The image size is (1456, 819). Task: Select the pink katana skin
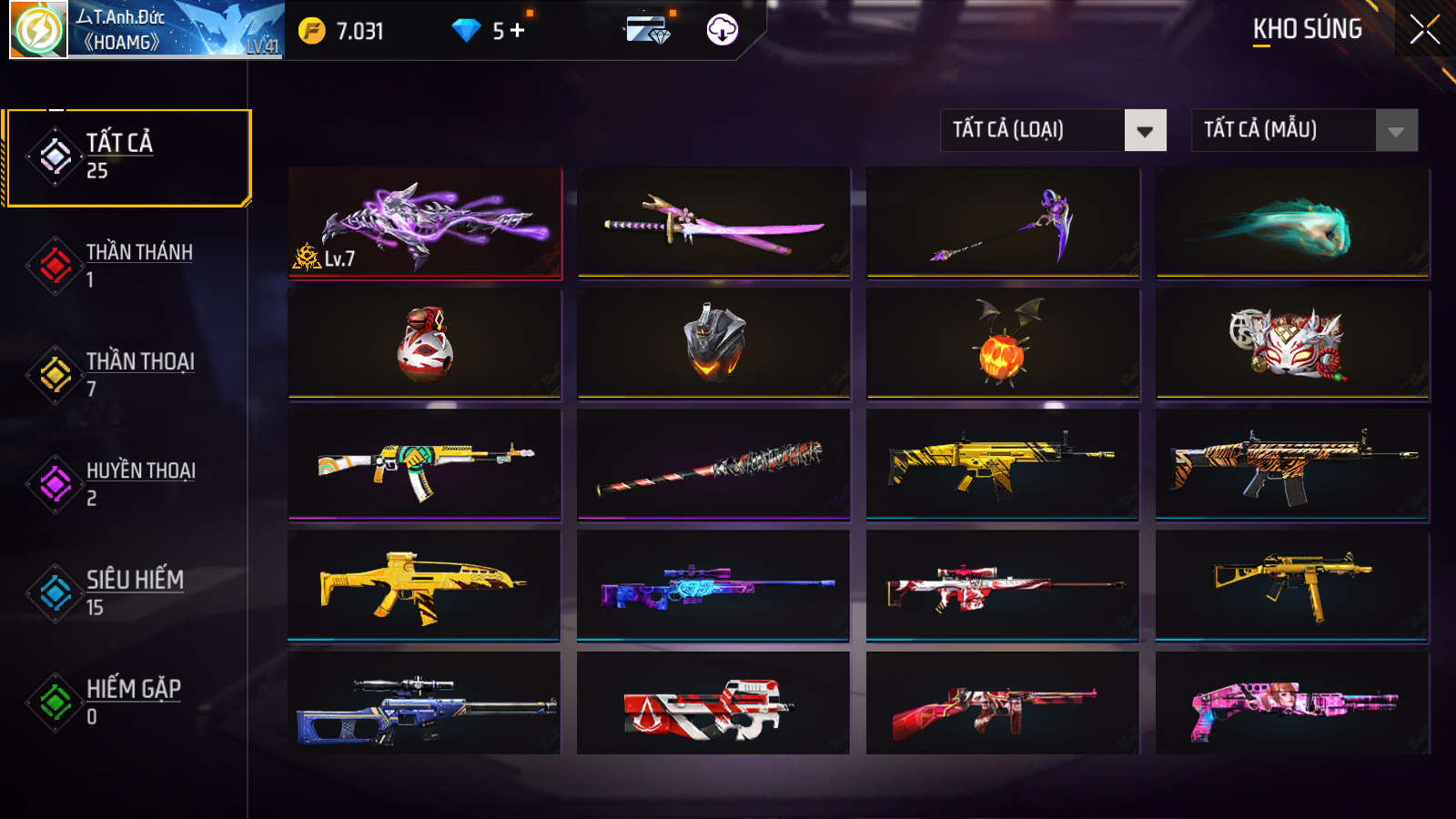pos(714,223)
